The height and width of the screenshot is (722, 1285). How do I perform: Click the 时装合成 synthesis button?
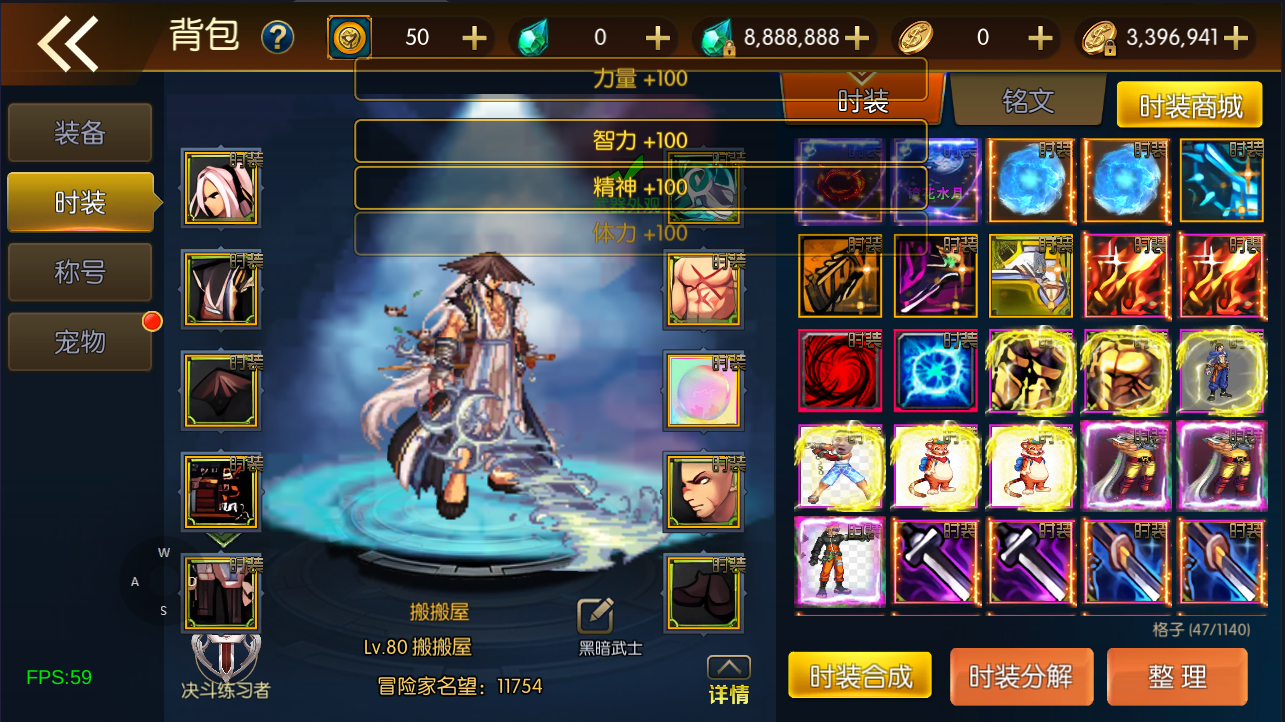(860, 676)
